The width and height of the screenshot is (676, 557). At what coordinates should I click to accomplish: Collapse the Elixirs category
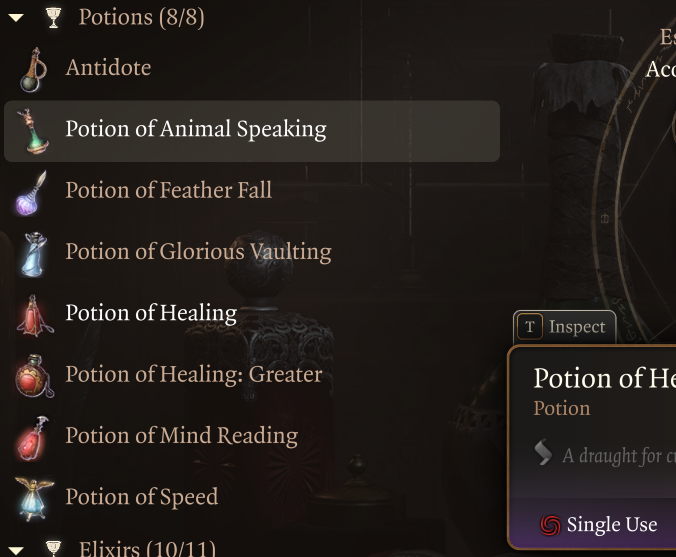pyautogui.click(x=16, y=548)
